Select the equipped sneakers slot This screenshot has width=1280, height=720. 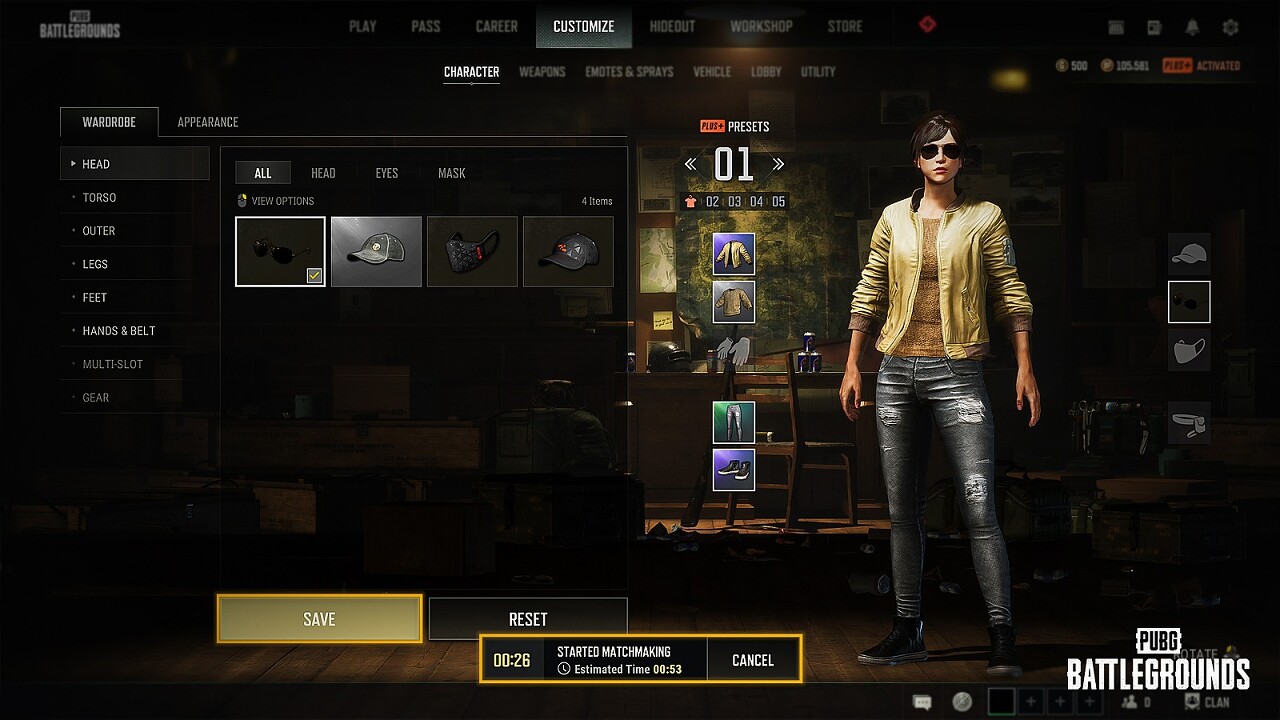[x=734, y=469]
